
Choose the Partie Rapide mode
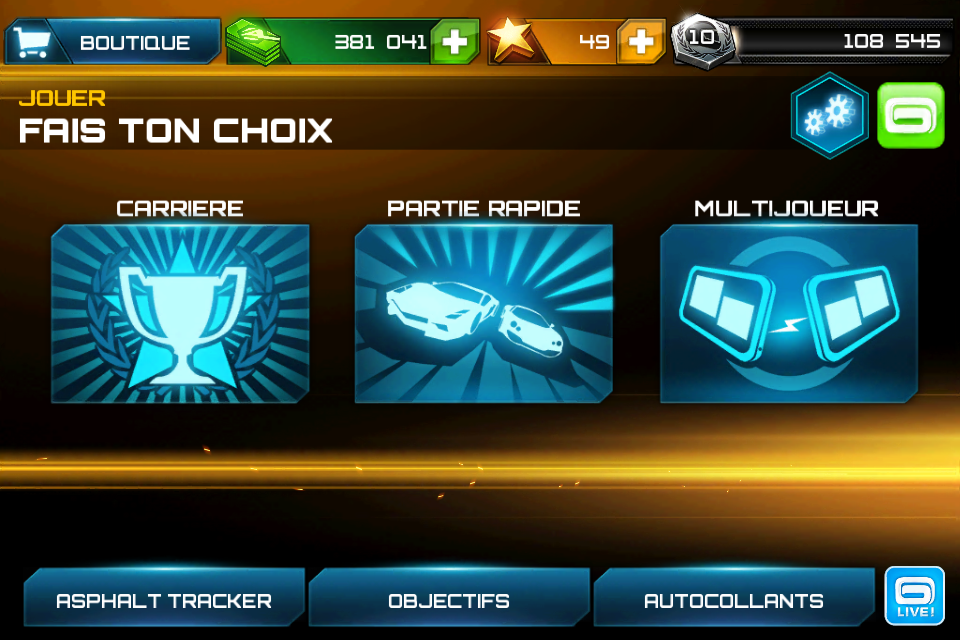click(x=484, y=313)
